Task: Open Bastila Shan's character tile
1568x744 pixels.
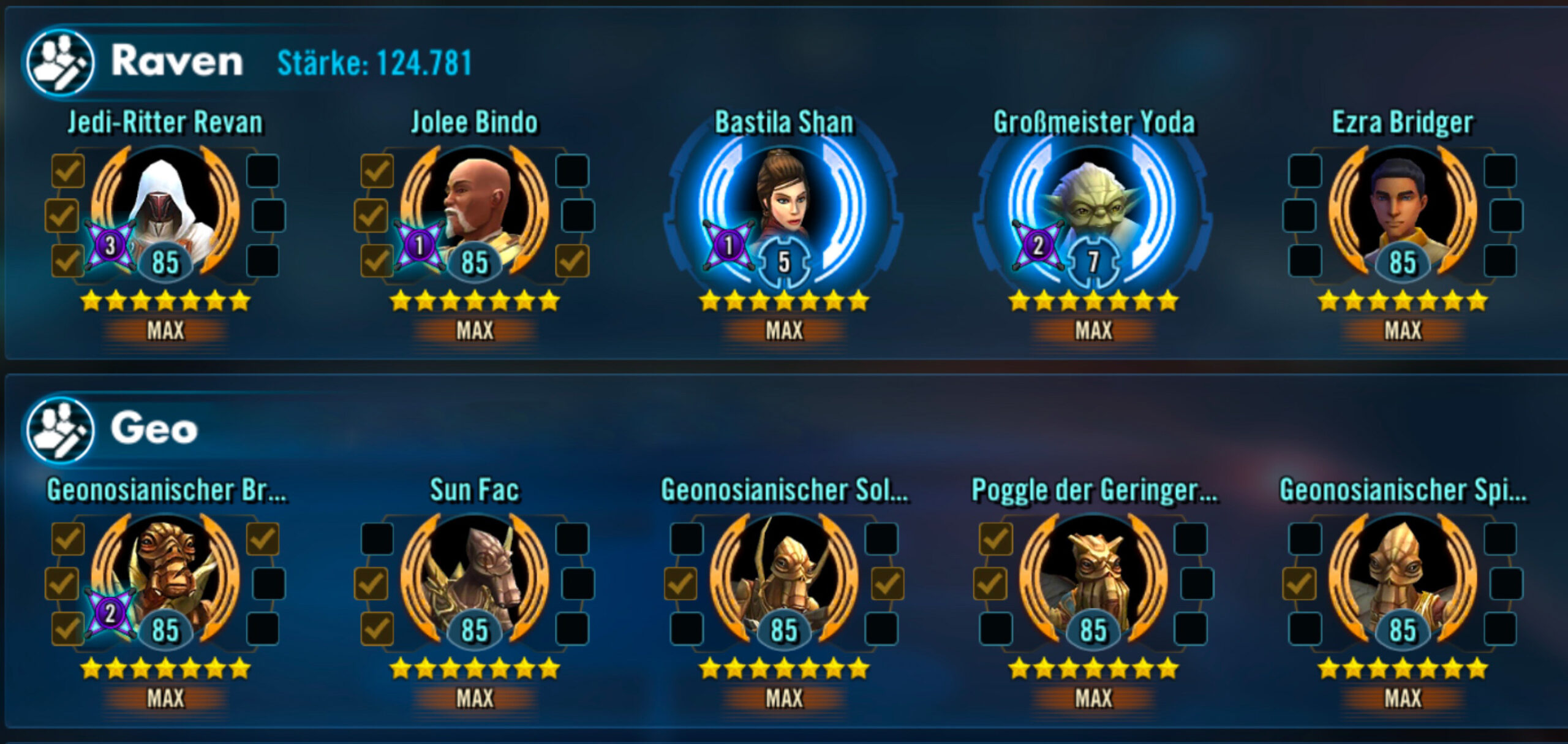Action: pyautogui.click(x=783, y=208)
